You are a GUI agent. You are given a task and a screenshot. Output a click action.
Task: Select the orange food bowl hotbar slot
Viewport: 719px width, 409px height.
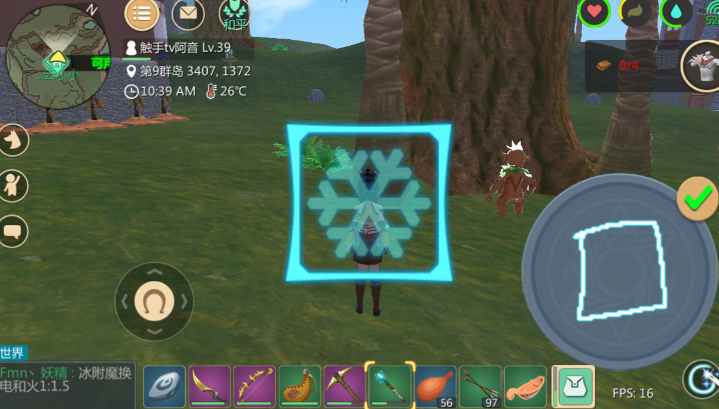(x=525, y=385)
